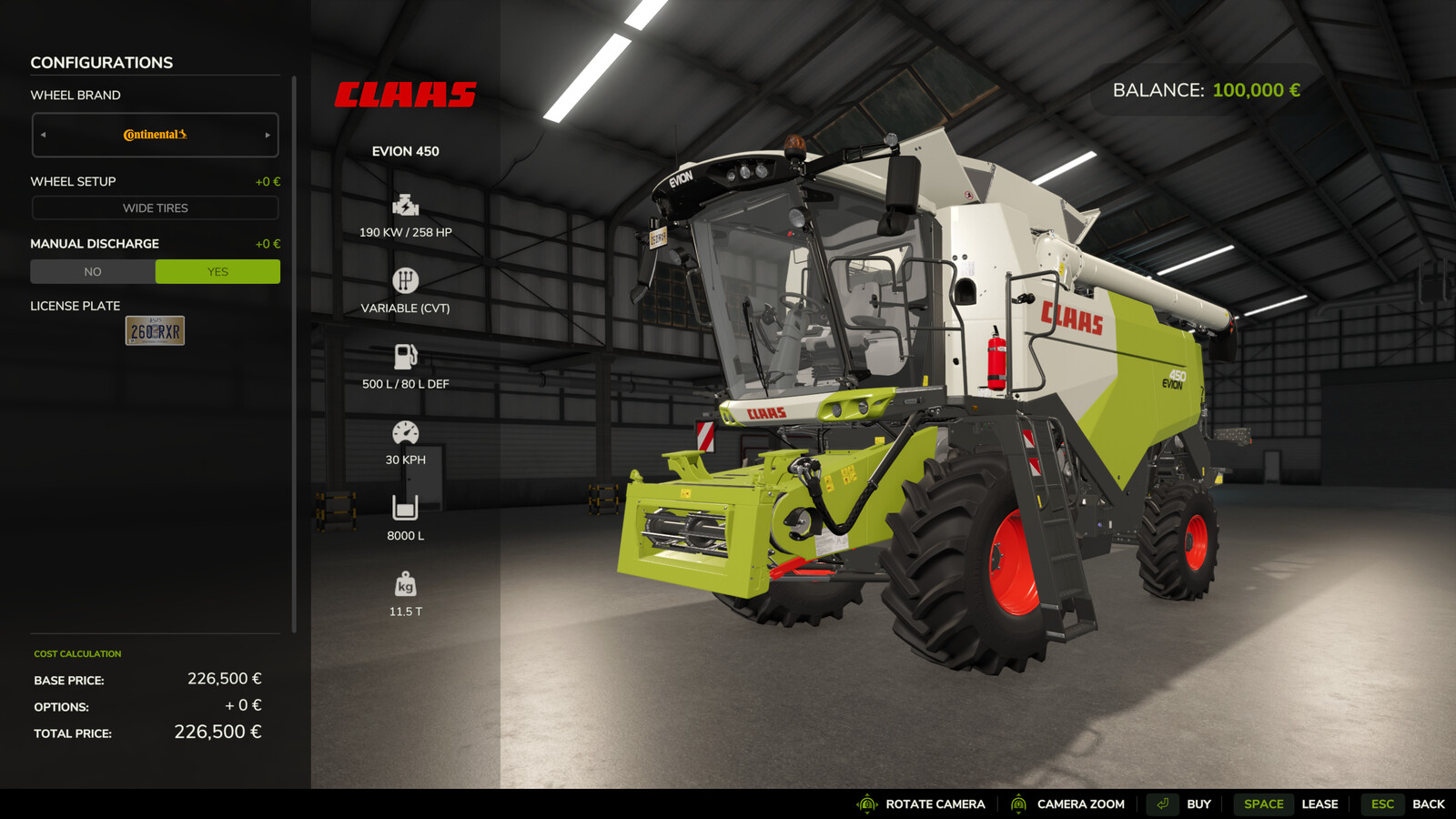Set manual discharge to No

[93, 271]
